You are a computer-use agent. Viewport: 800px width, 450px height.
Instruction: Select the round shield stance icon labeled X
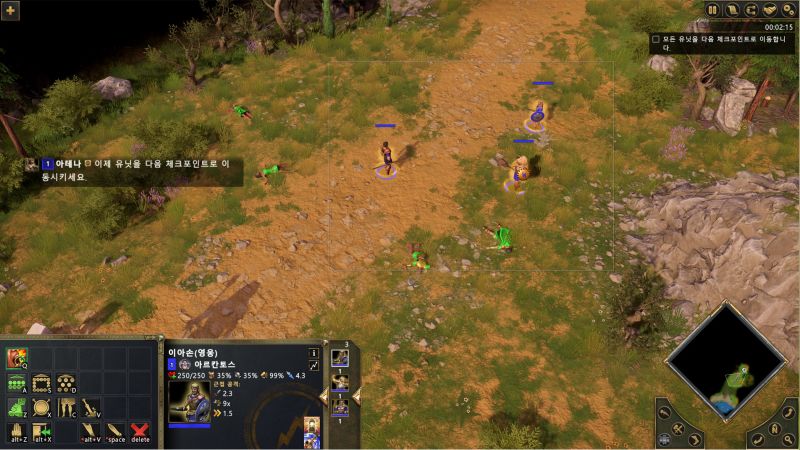tap(42, 408)
